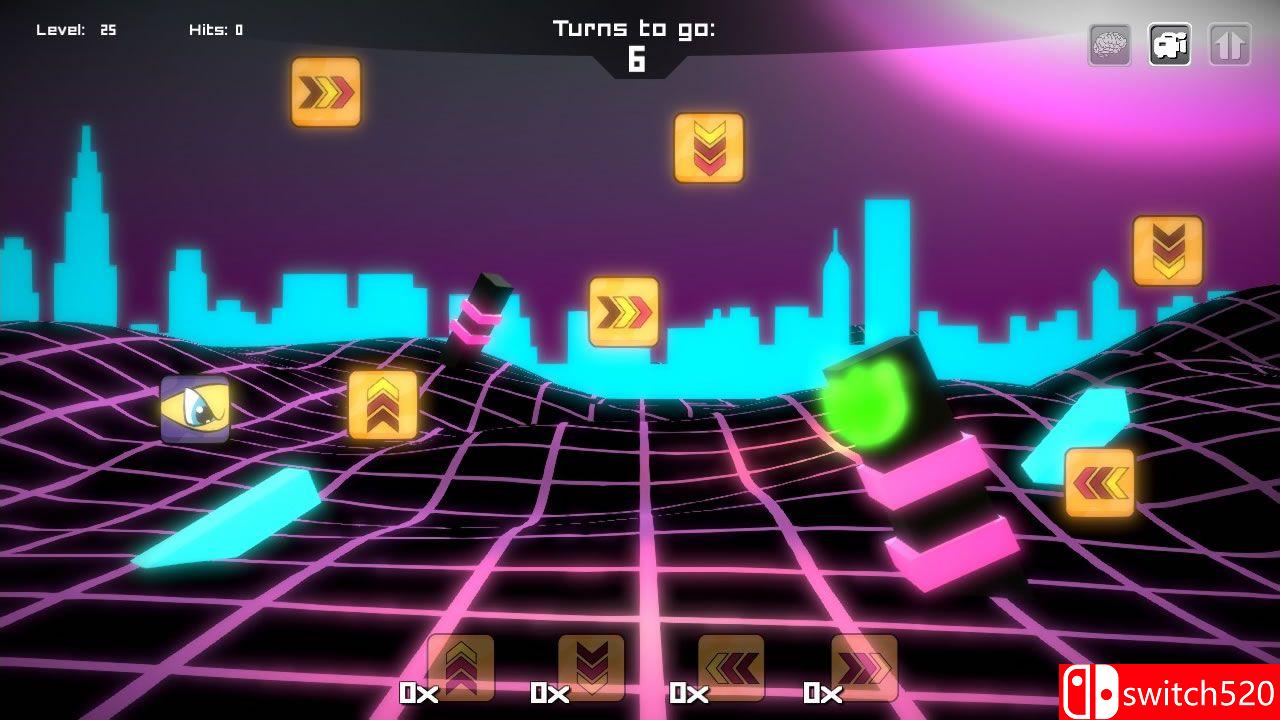Click the eye tile on the left
1280x720 pixels.
(x=194, y=408)
